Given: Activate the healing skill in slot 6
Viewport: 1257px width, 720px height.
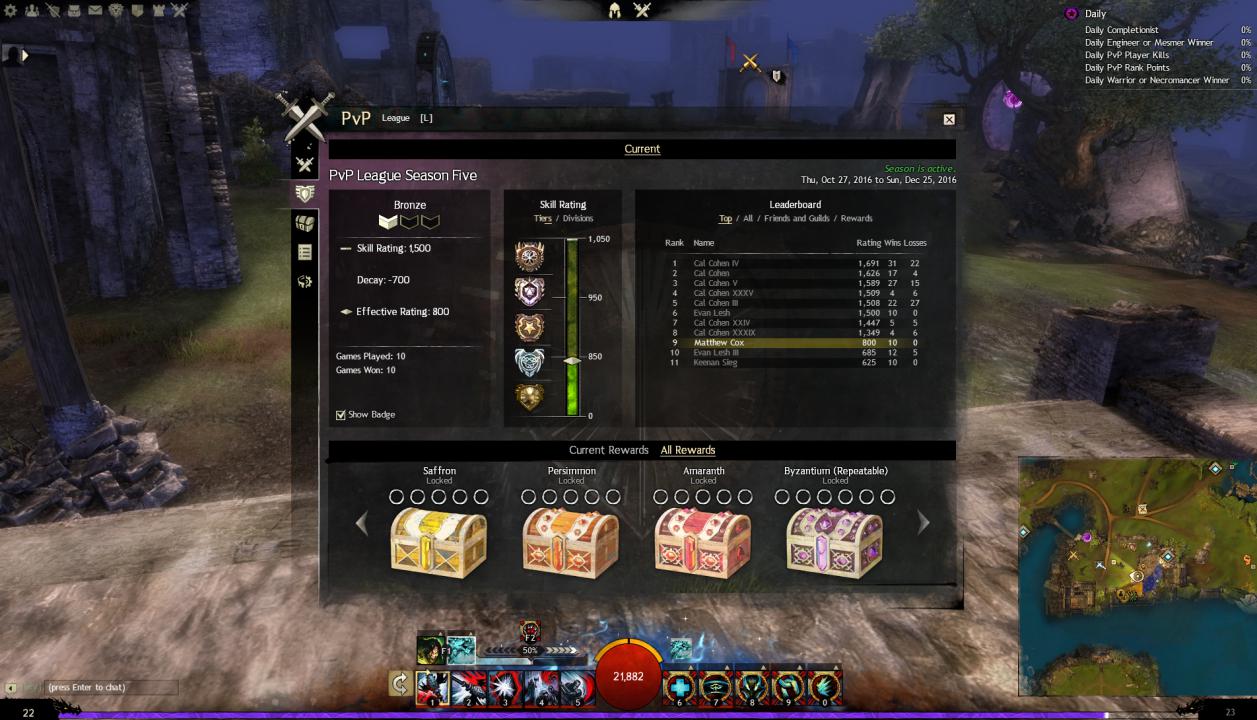Looking at the screenshot, I should click(681, 687).
